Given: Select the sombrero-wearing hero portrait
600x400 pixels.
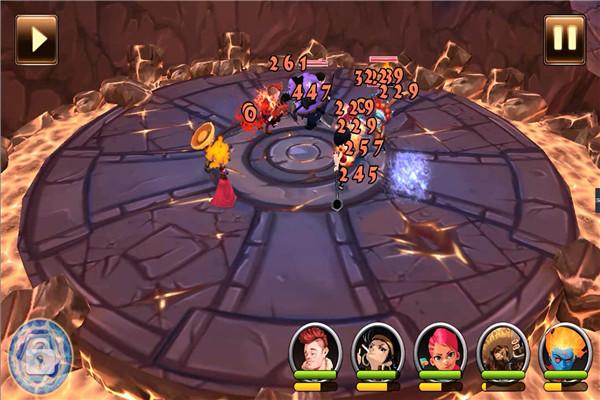Looking at the screenshot, I should point(502,348).
